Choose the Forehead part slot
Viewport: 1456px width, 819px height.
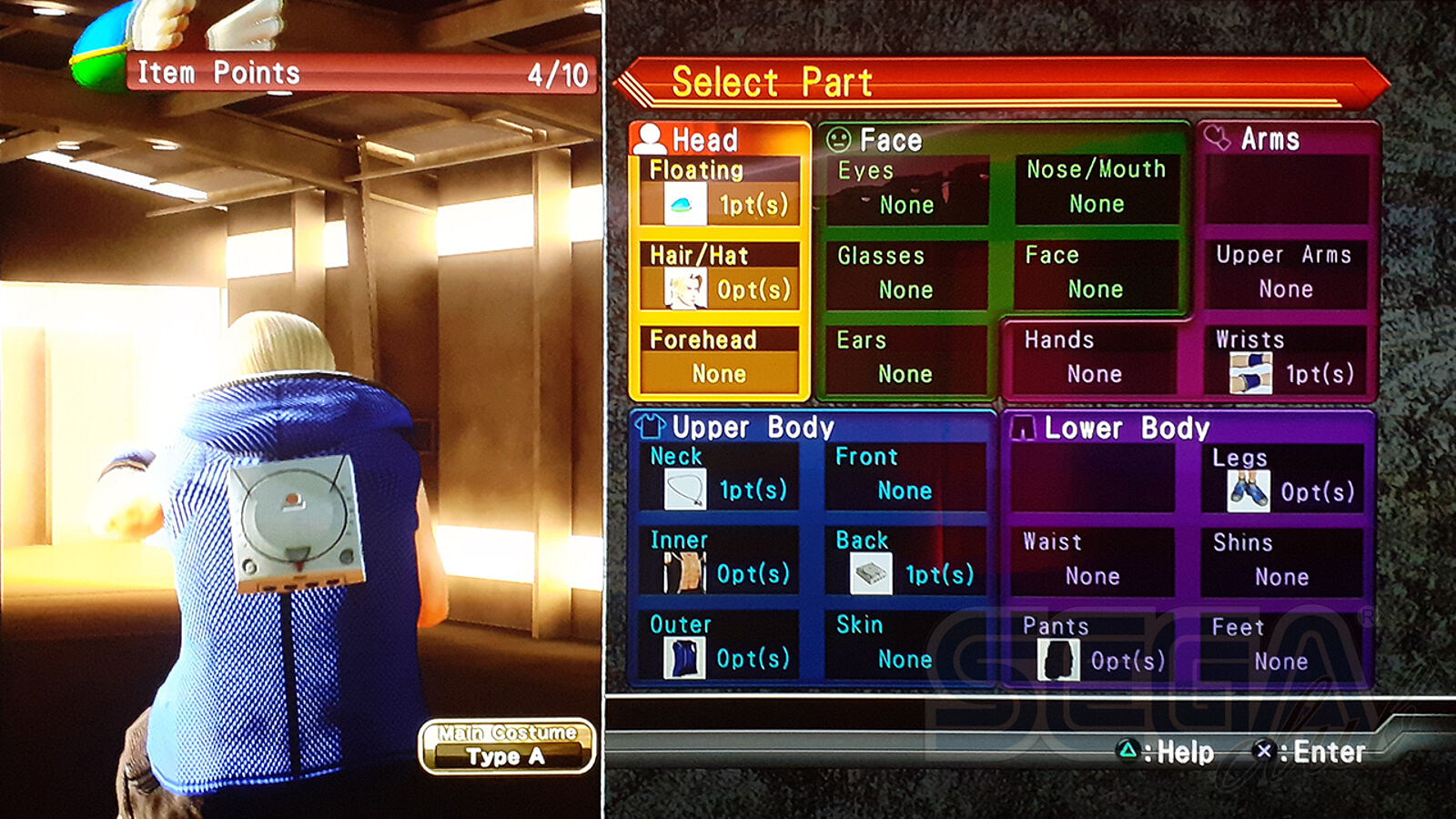click(x=719, y=359)
